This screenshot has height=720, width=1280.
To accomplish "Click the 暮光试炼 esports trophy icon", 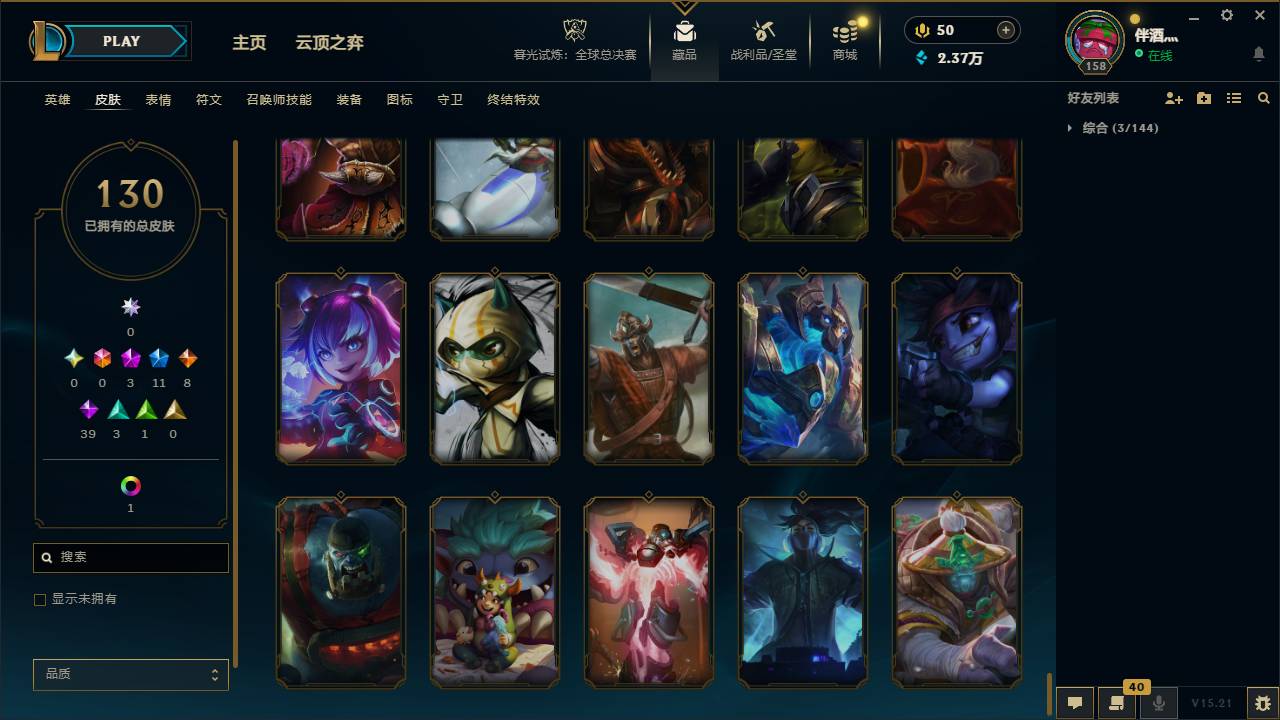I will pos(574,30).
